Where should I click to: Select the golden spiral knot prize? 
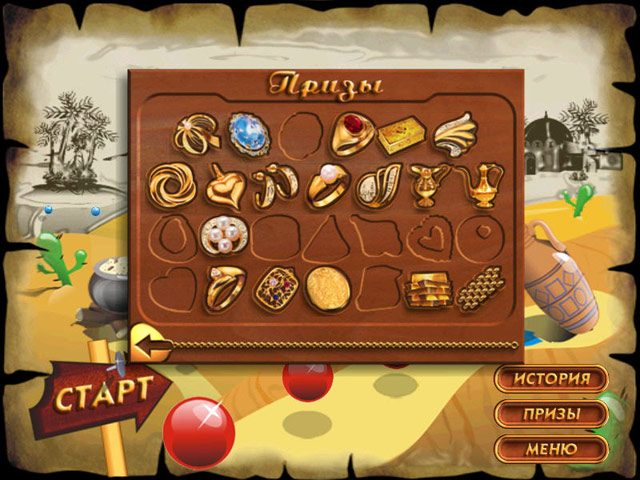(x=172, y=185)
